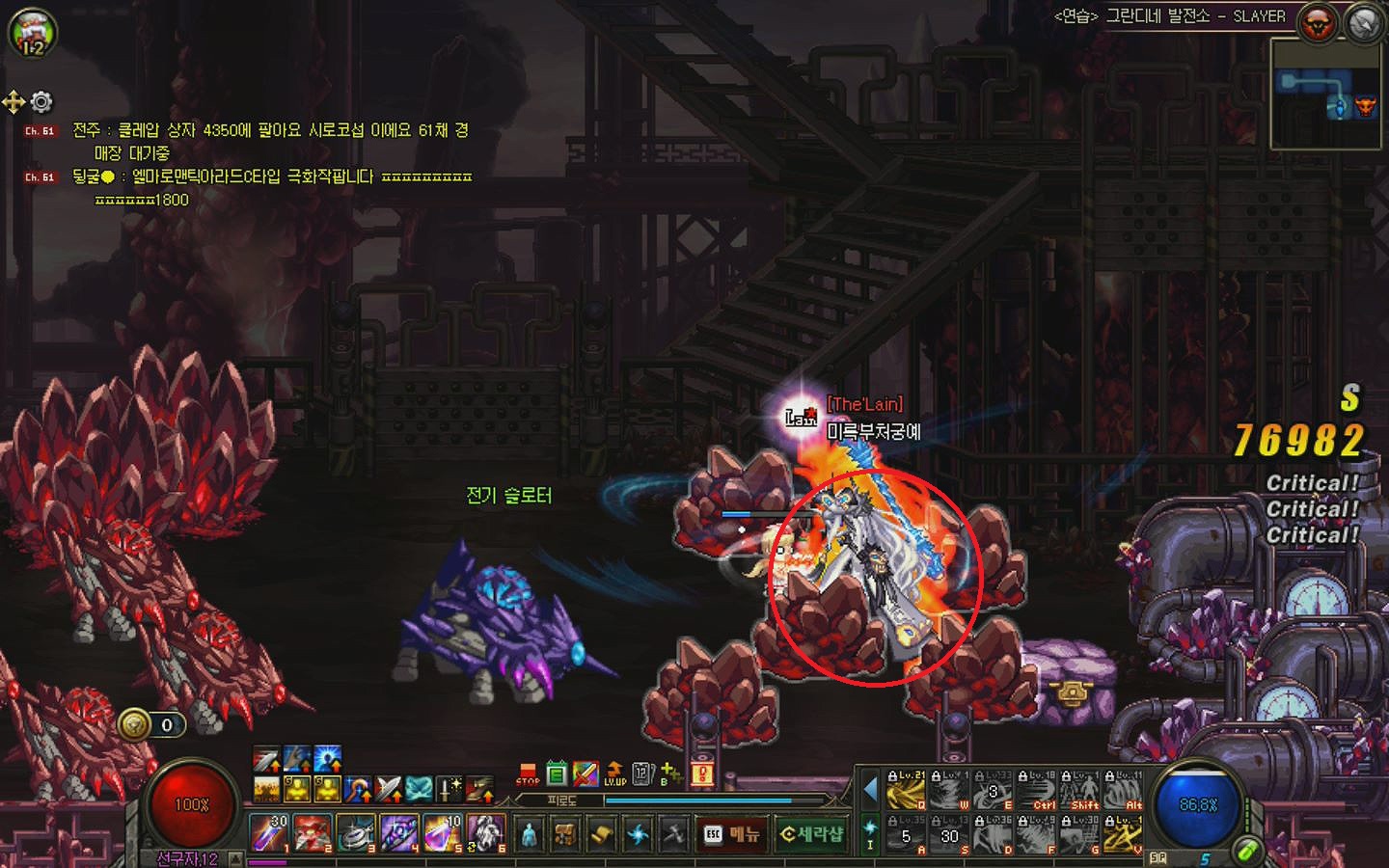
Task: Open the 세라샵 cash shop
Action: point(811,834)
